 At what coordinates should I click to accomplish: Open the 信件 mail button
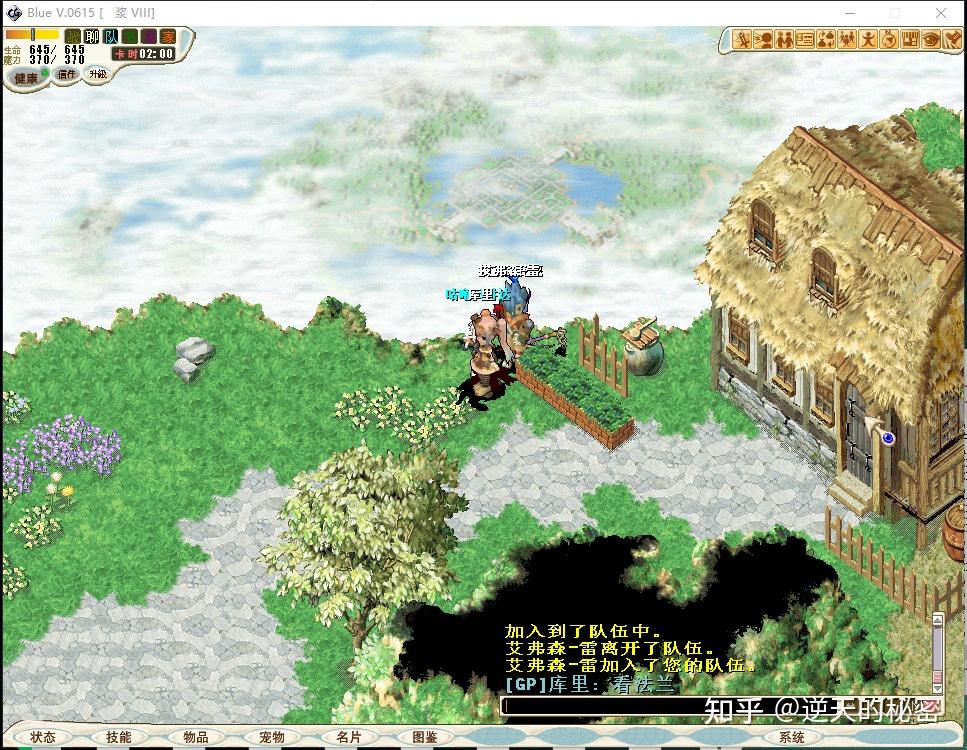tap(66, 74)
